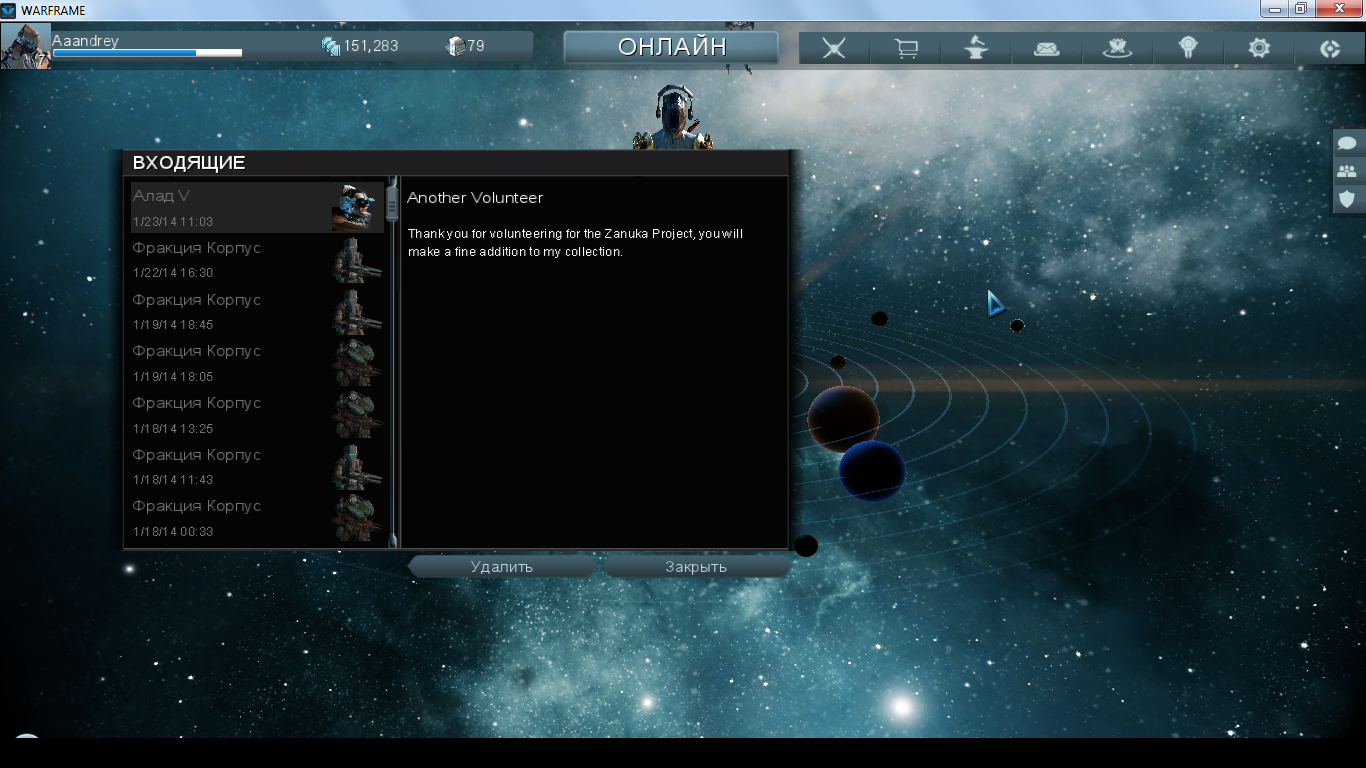
Task: Click the ОНЛАЙН status button
Action: pyautogui.click(x=671, y=47)
